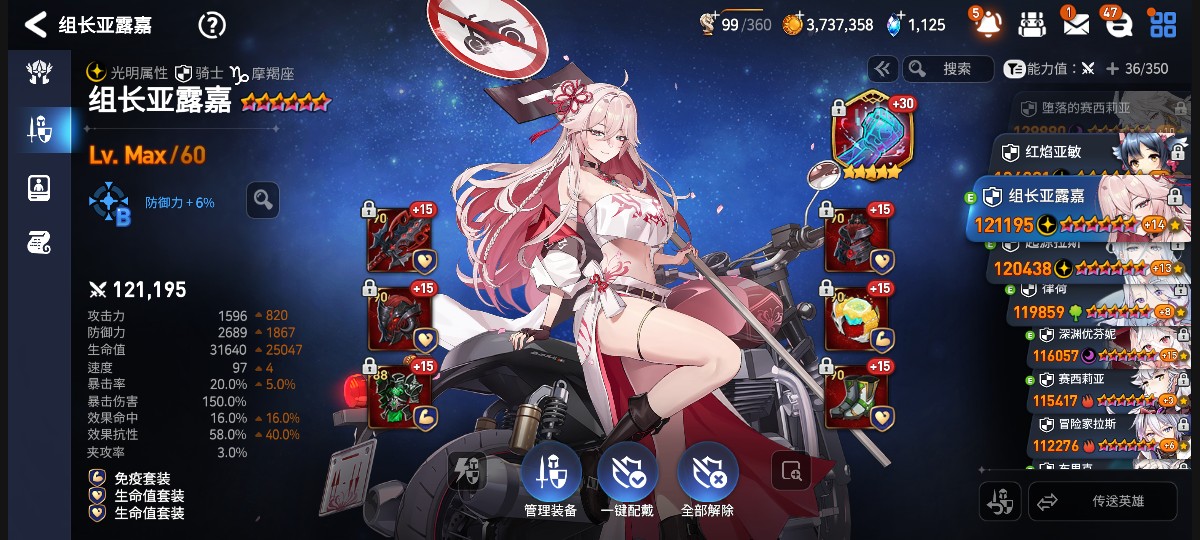This screenshot has width=1200, height=540.
Task: Open the four-square main menu grid
Action: click(1163, 24)
